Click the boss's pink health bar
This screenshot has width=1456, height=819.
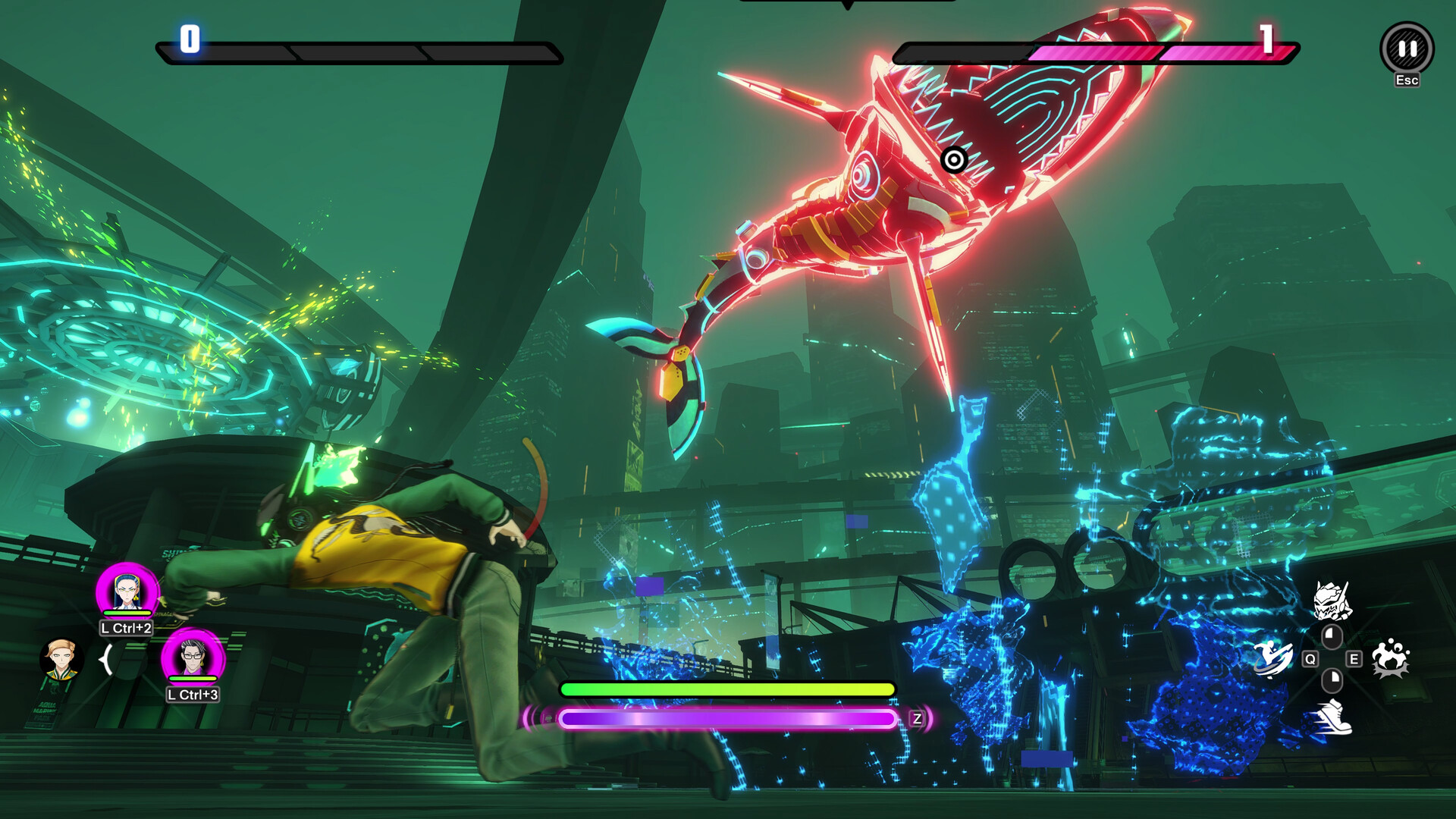(x=1137, y=53)
